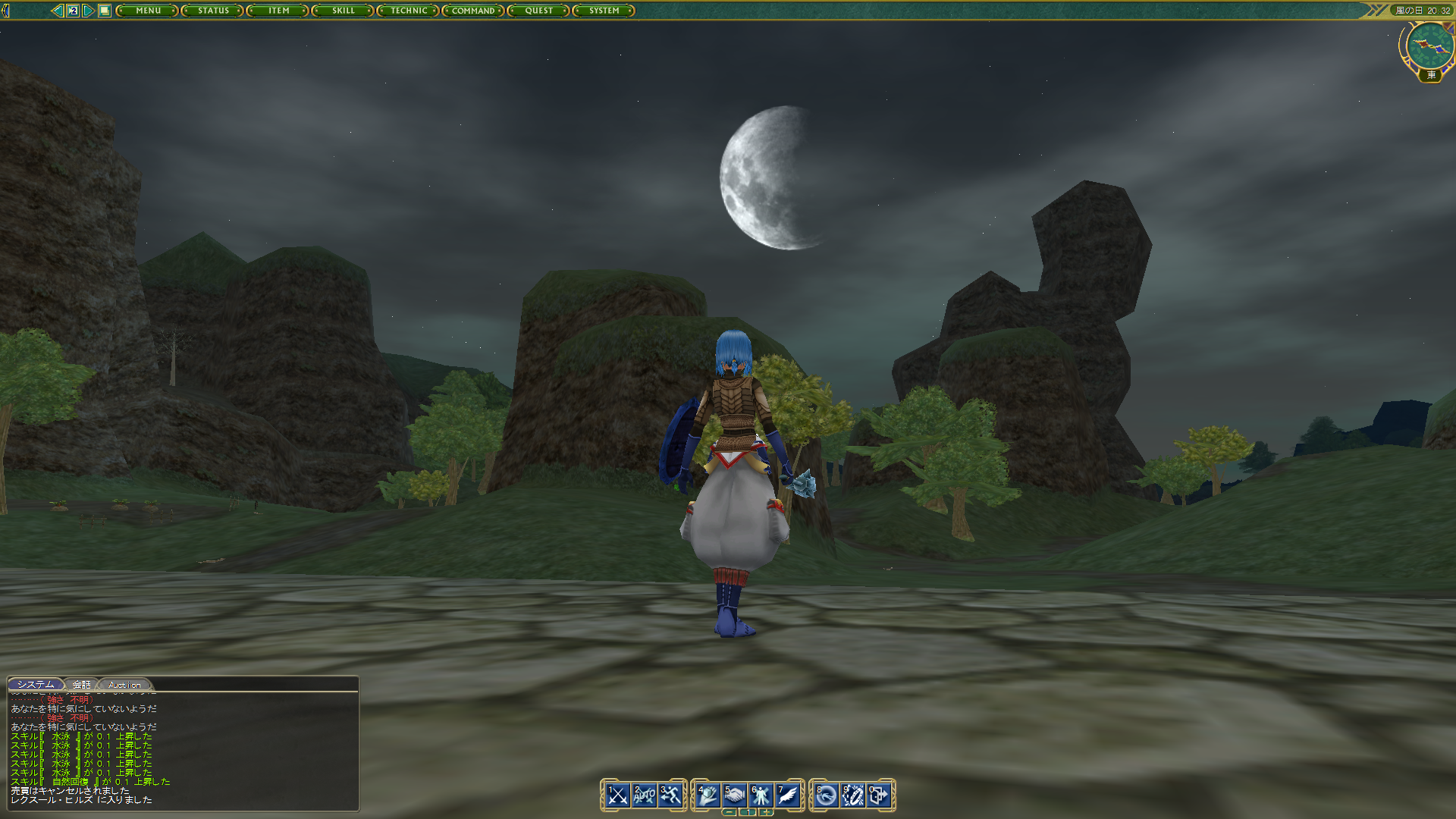Select the white wing icon in slot 7

click(x=787, y=794)
